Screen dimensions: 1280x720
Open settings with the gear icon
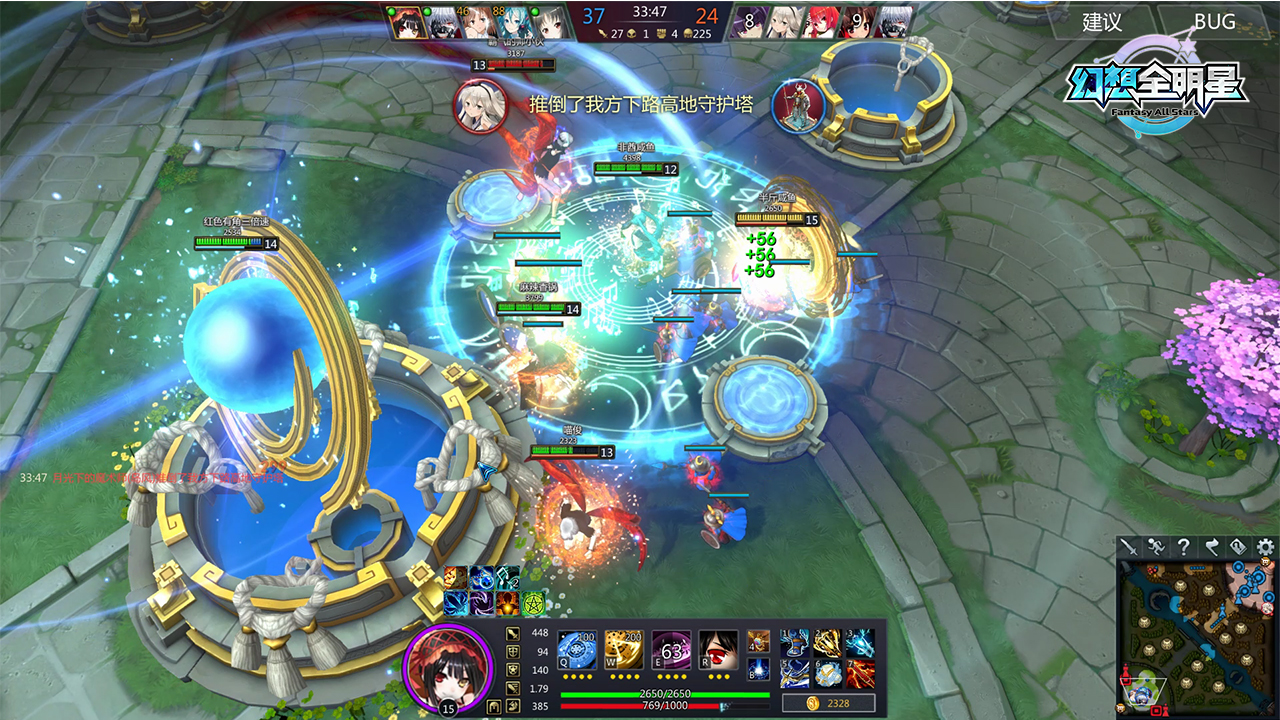coord(1265,546)
